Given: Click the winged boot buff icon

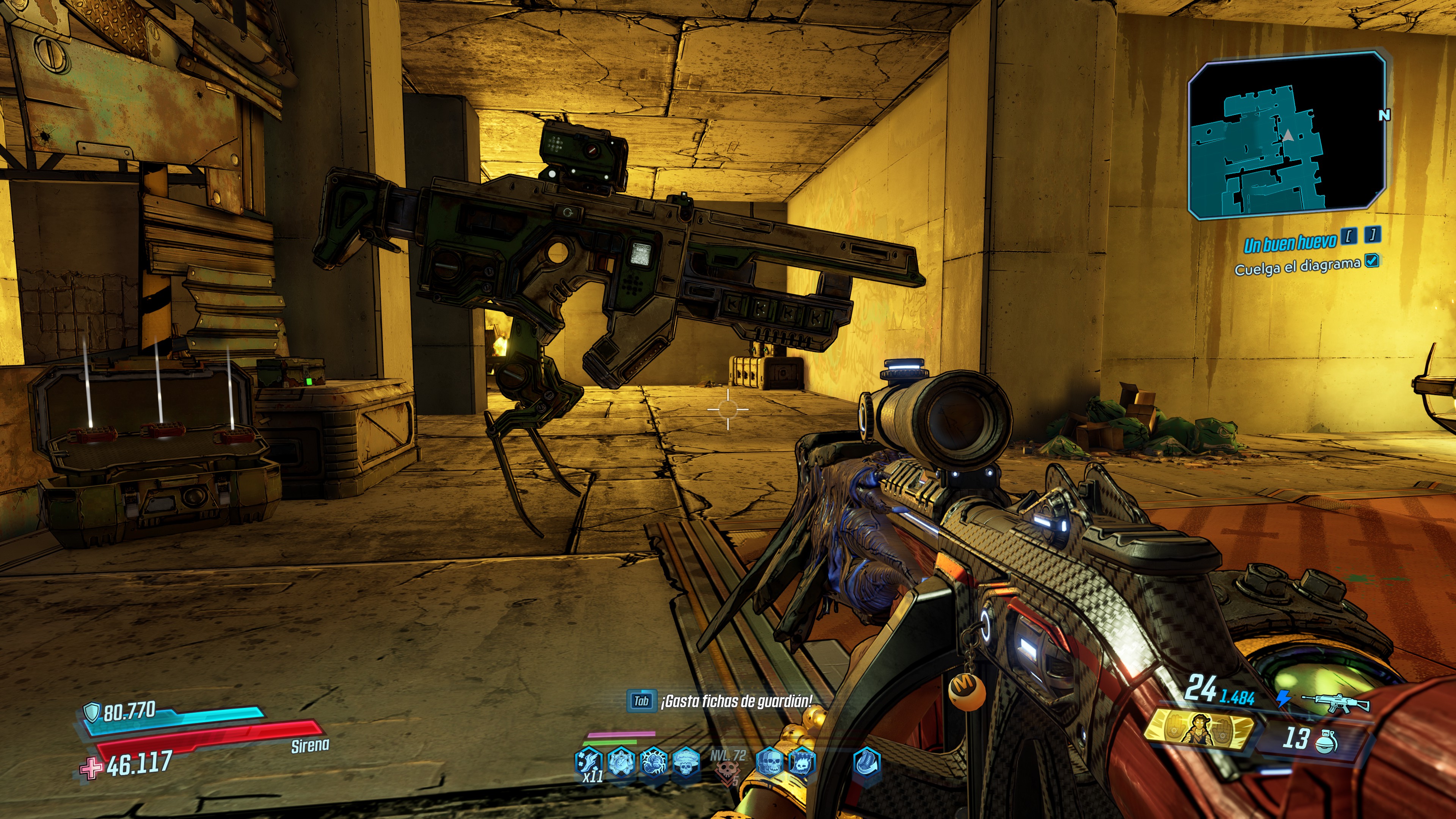Looking at the screenshot, I should click(x=588, y=763).
